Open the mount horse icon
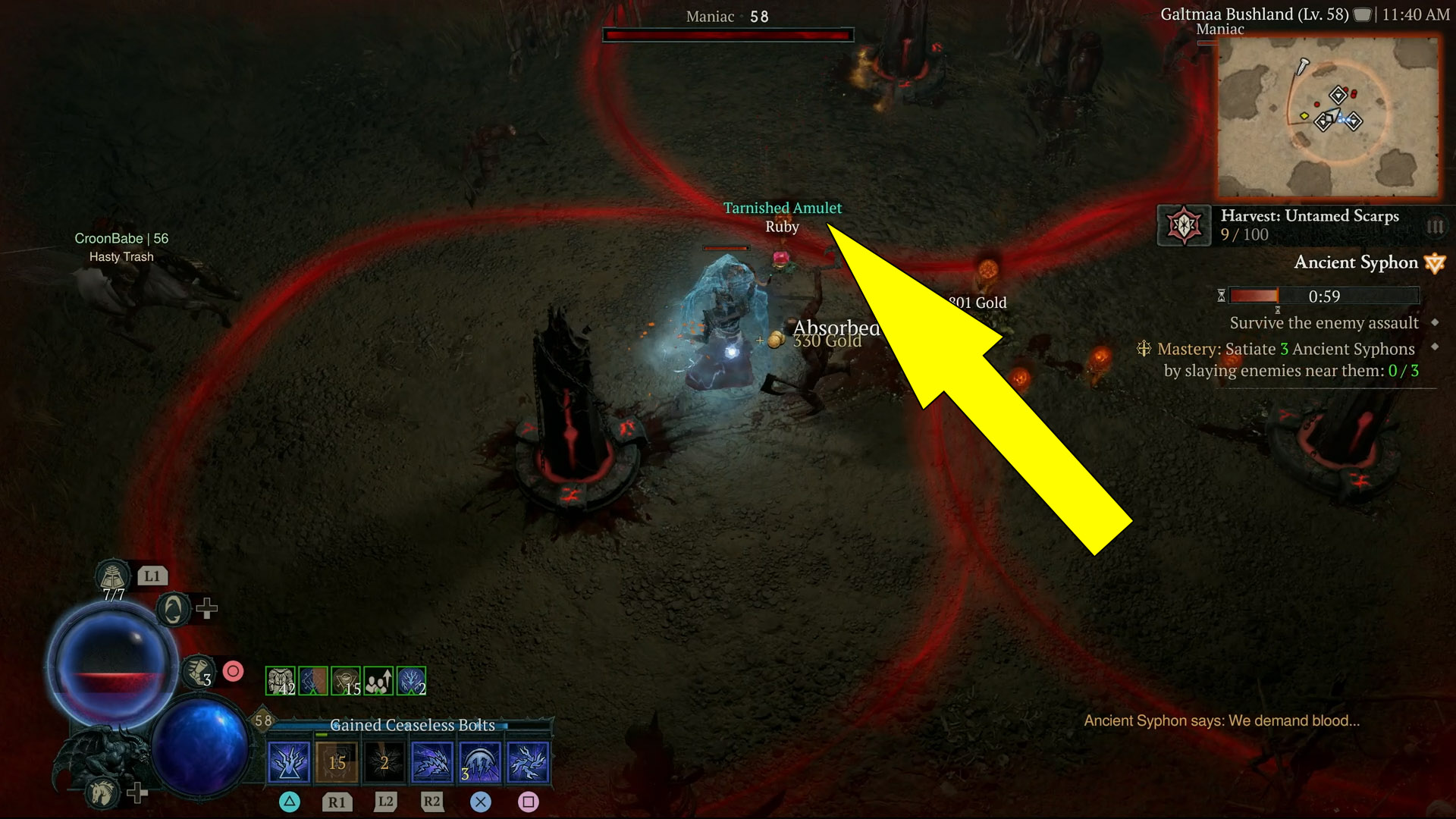Viewport: 1456px width, 819px height. (102, 793)
